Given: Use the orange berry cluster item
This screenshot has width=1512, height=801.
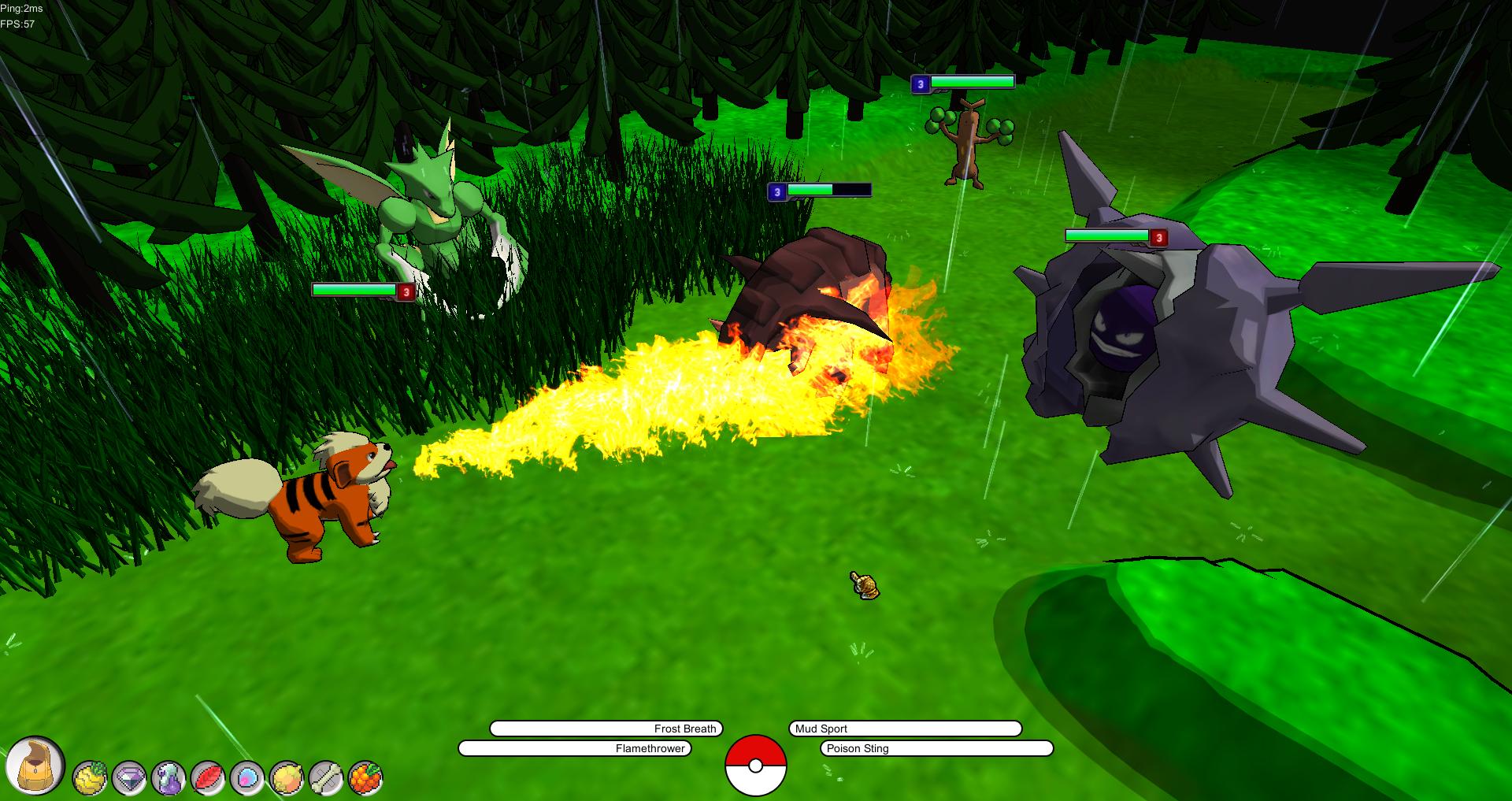Looking at the screenshot, I should 365,778.
